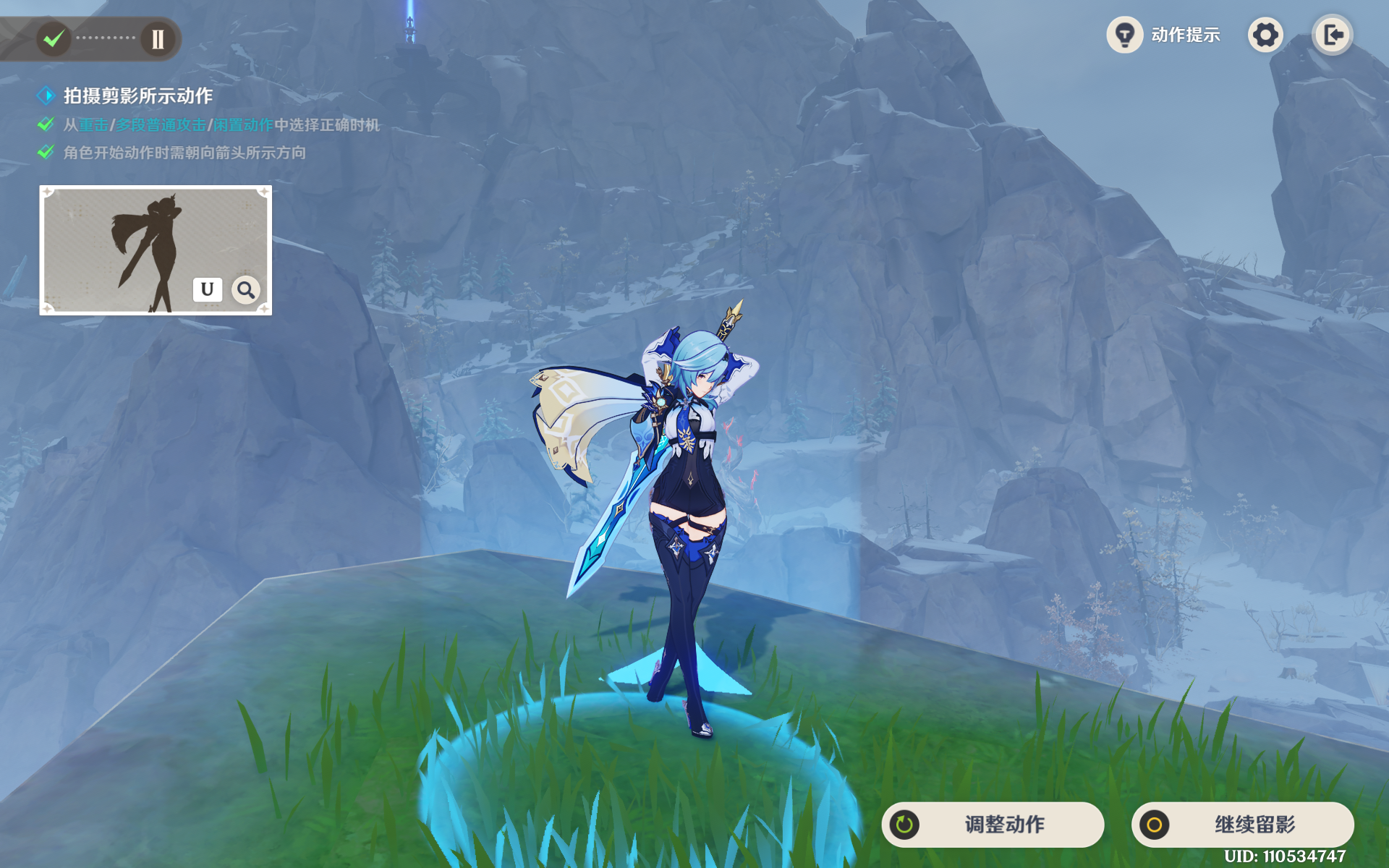This screenshot has height=868, width=1389.
Task: Open the gear settings icon
Action: (x=1265, y=35)
